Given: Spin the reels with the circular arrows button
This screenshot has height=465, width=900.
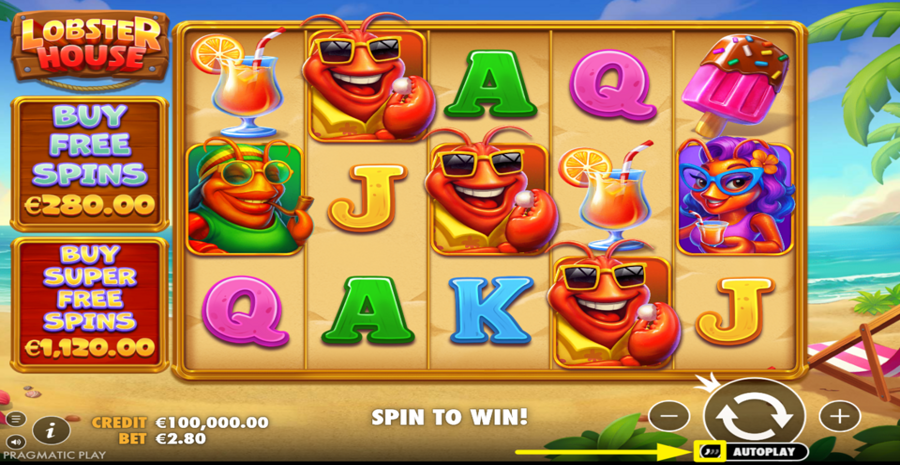Looking at the screenshot, I should [754, 414].
